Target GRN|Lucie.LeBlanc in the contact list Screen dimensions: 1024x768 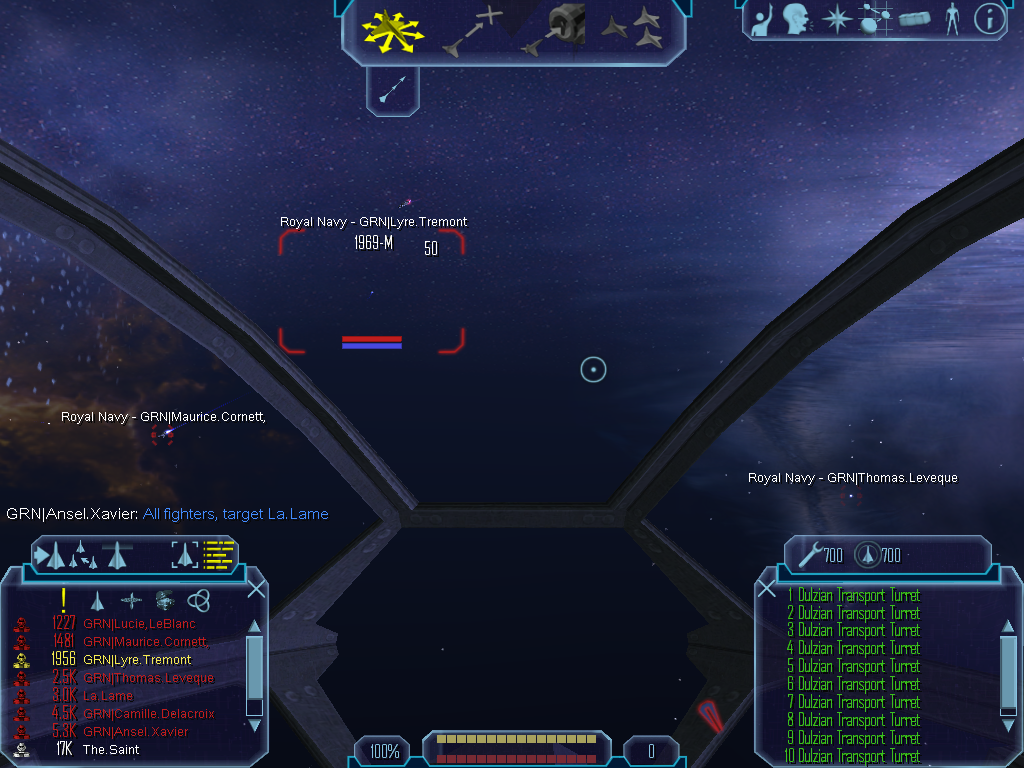point(139,624)
